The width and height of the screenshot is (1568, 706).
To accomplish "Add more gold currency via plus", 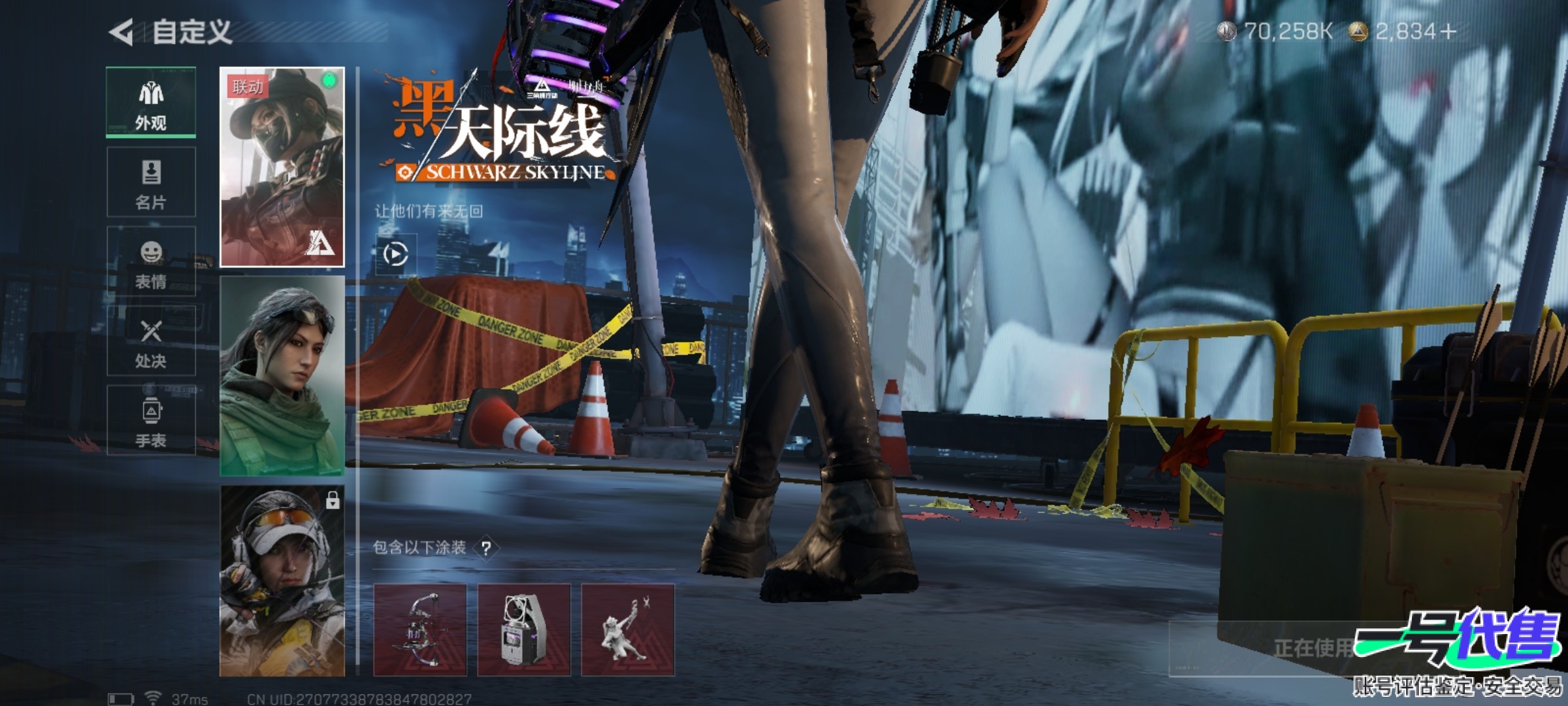I will [x=1448, y=31].
